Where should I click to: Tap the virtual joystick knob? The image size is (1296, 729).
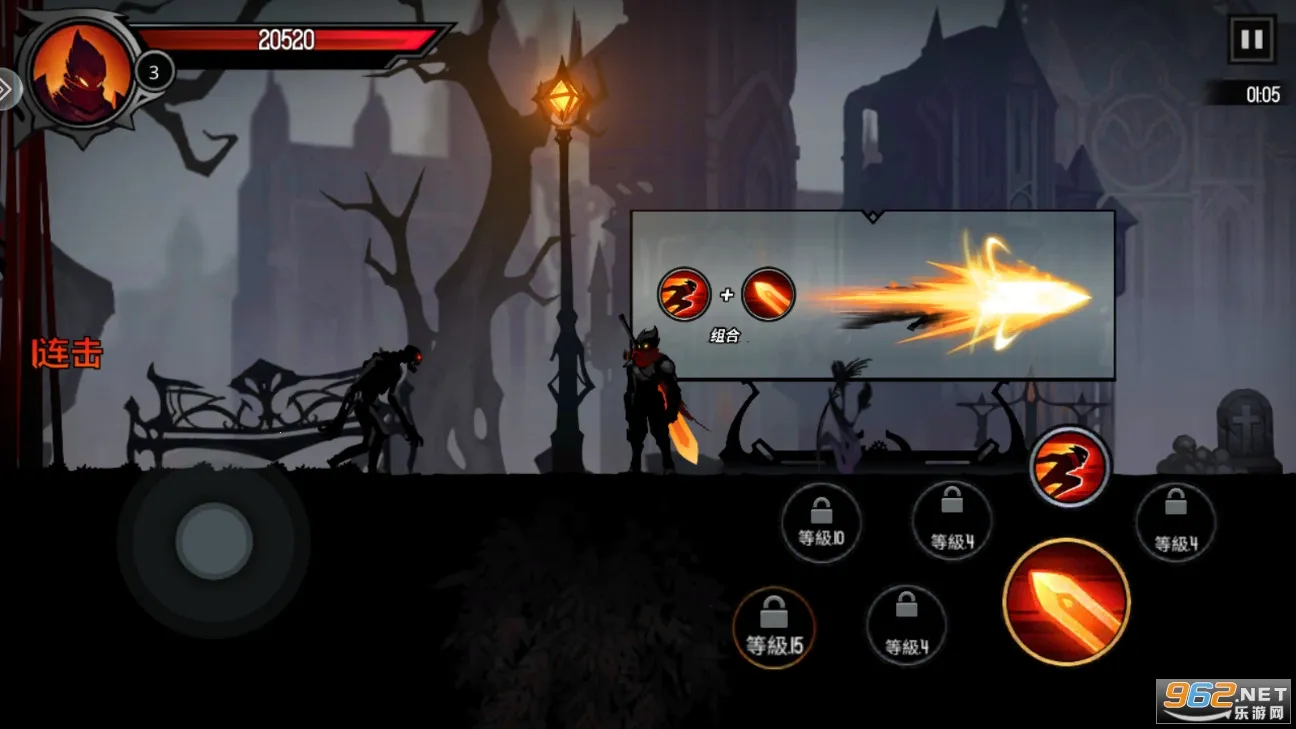[x=213, y=541]
